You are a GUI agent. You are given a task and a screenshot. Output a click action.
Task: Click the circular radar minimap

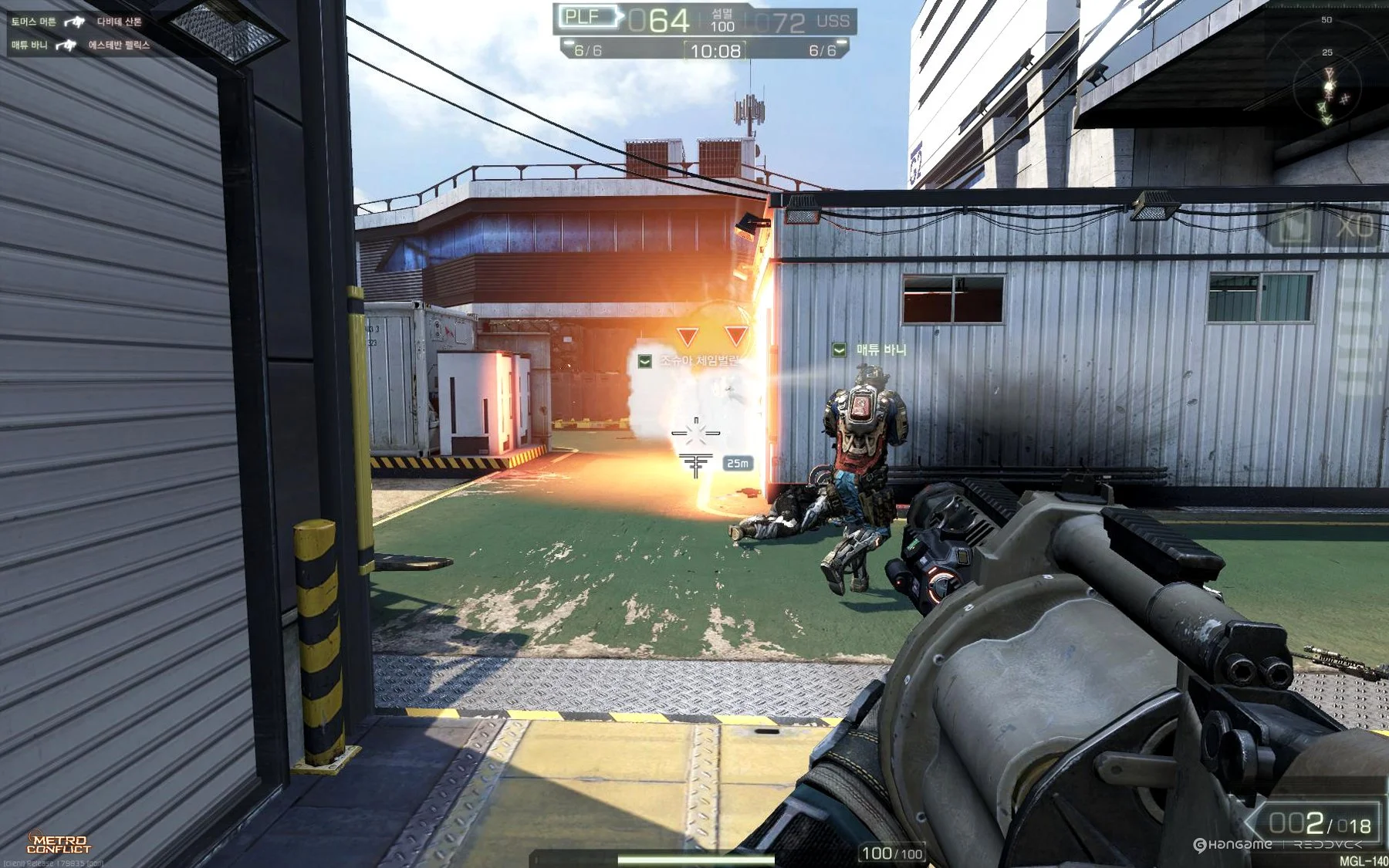tap(1327, 86)
